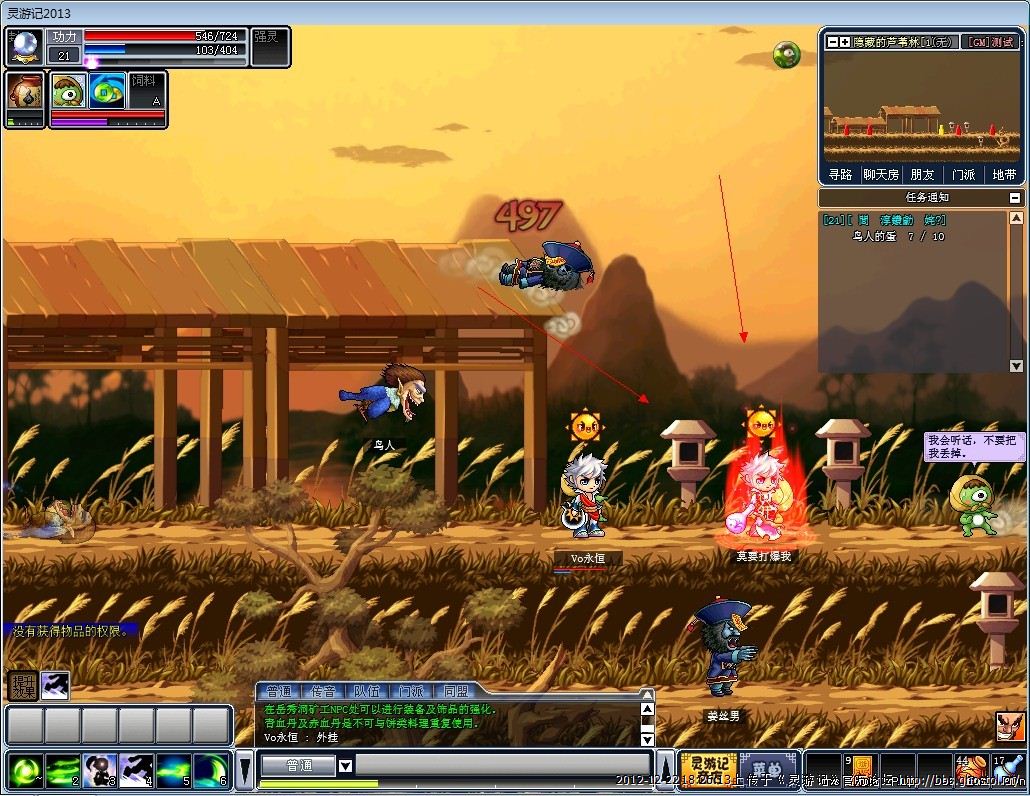This screenshot has height=796, width=1030.
Task: Select the 同盟 alliance chat tab
Action: tap(455, 691)
